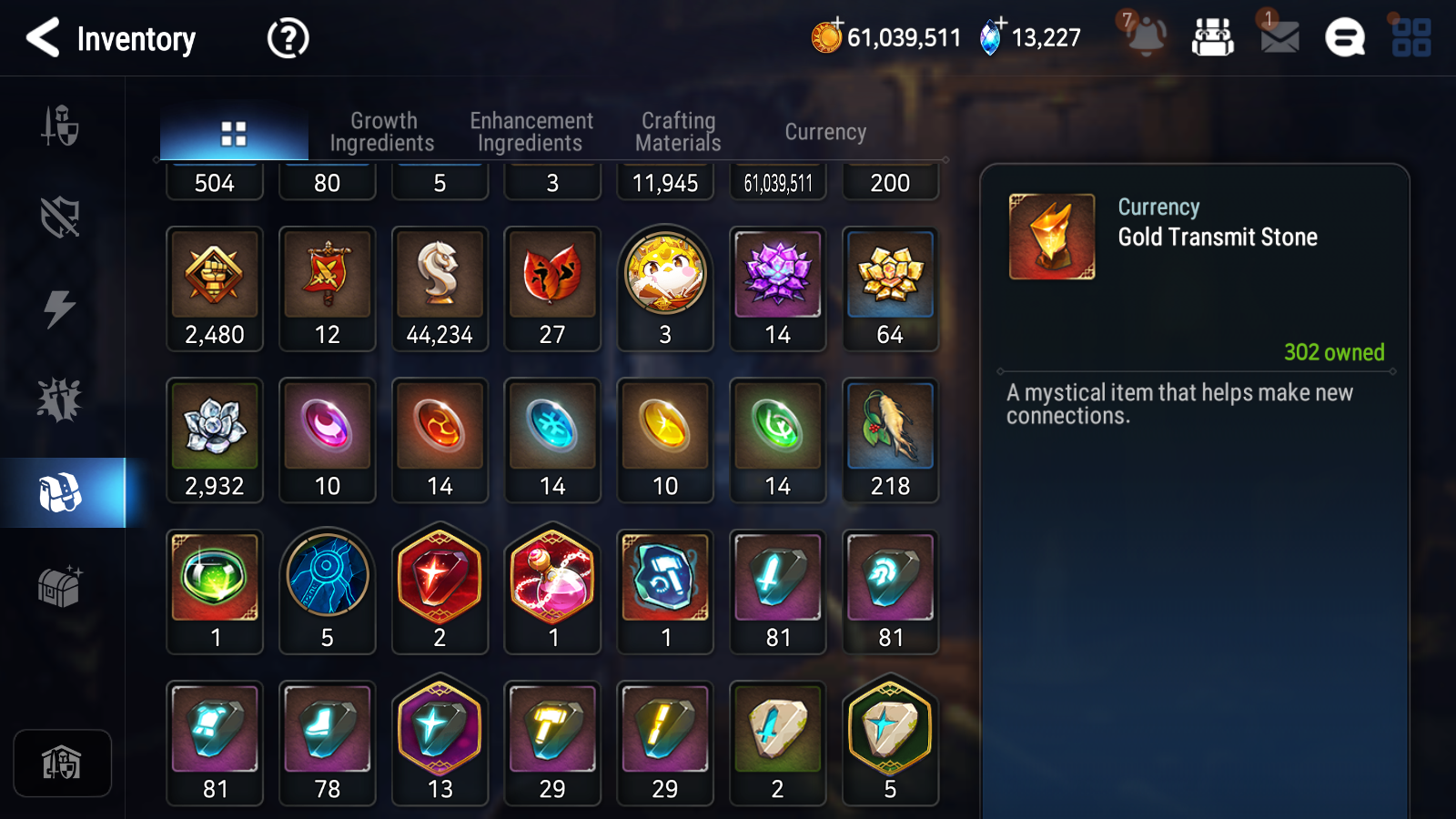This screenshot has width=1456, height=819.
Task: Open the guild icon at bottom left
Action: 62,763
